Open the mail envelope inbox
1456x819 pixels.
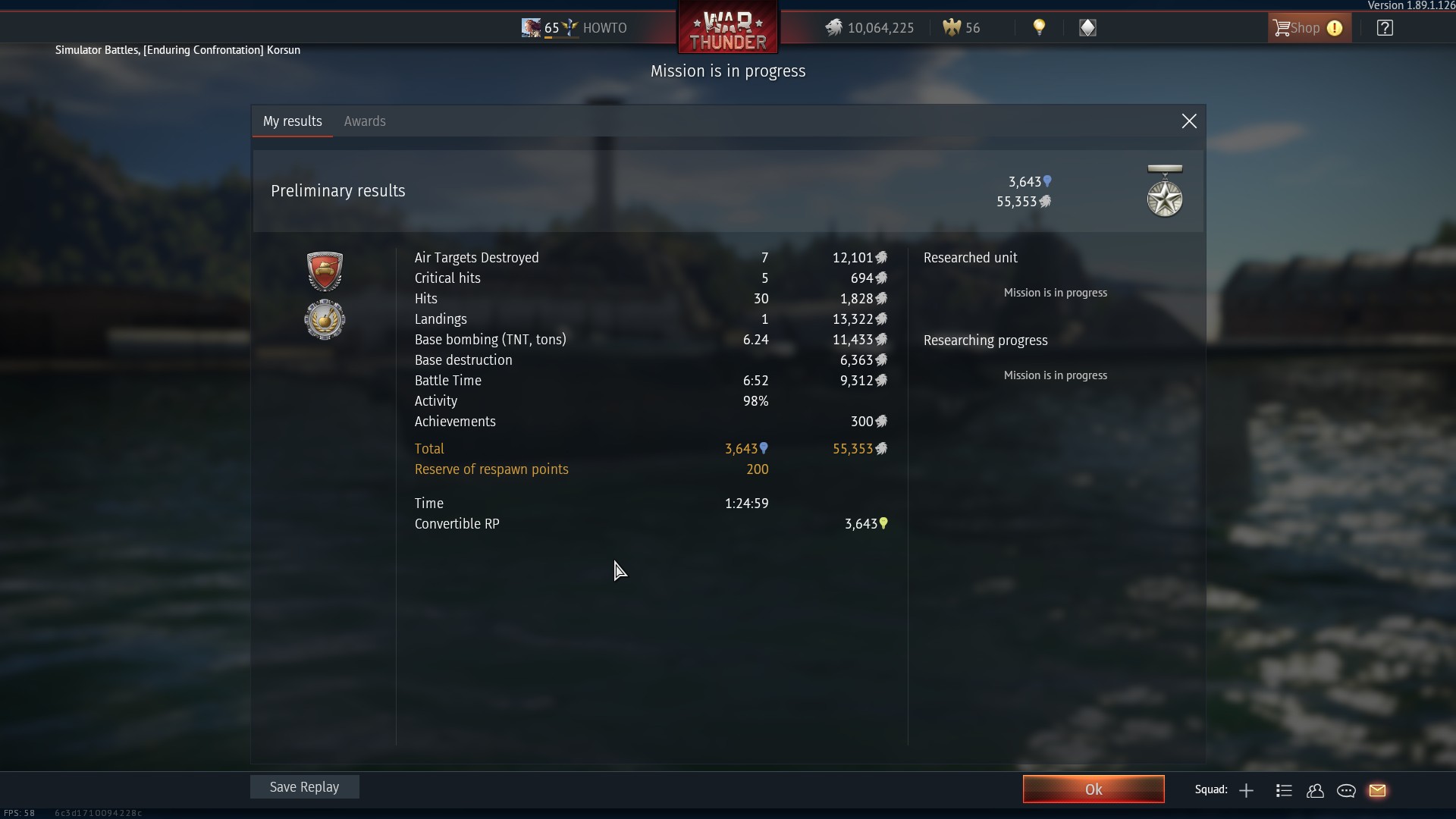(1377, 791)
